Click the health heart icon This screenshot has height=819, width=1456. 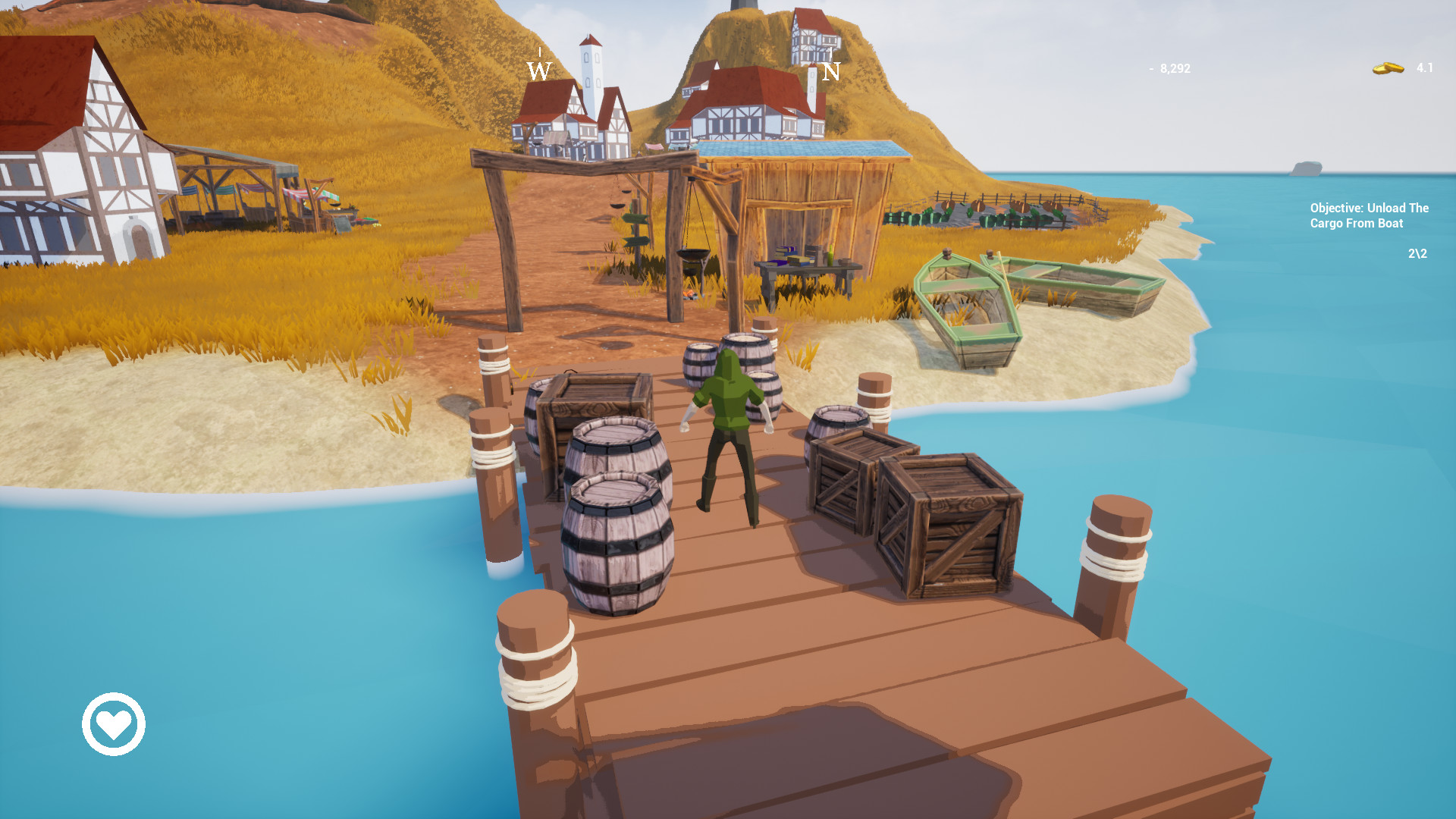(x=112, y=724)
